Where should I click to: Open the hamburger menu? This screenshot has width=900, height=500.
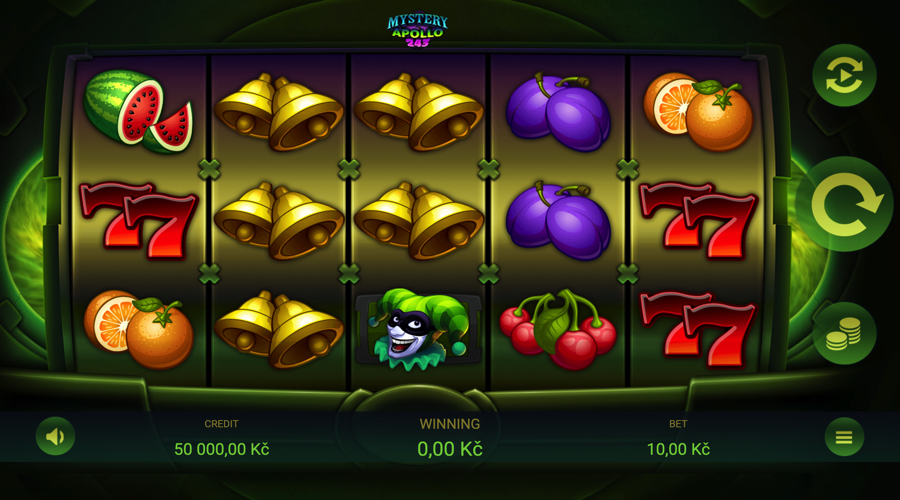pos(844,437)
